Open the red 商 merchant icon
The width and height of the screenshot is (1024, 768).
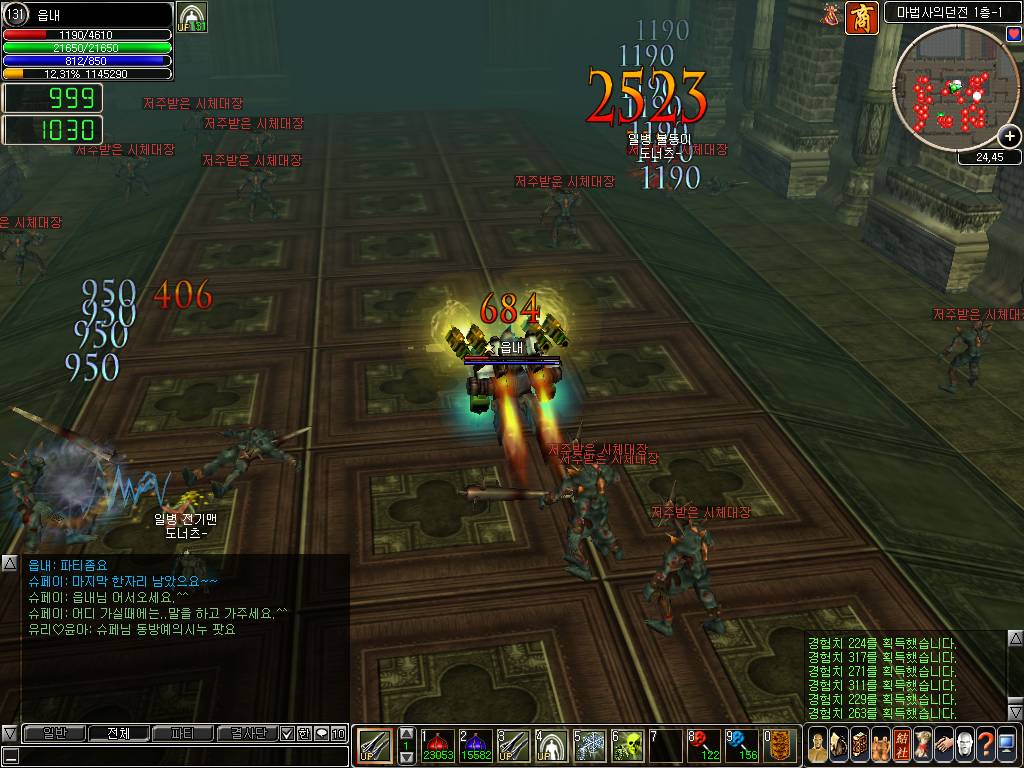(x=862, y=17)
